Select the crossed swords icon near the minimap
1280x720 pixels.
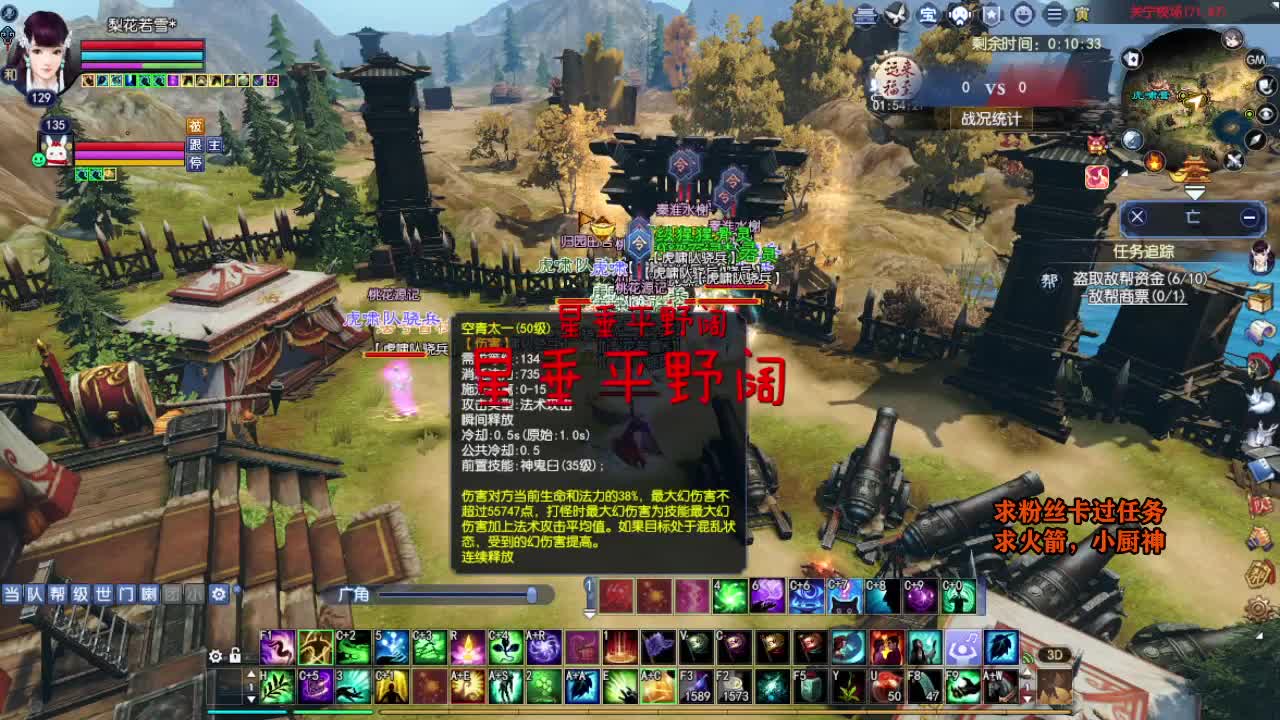(x=1232, y=159)
